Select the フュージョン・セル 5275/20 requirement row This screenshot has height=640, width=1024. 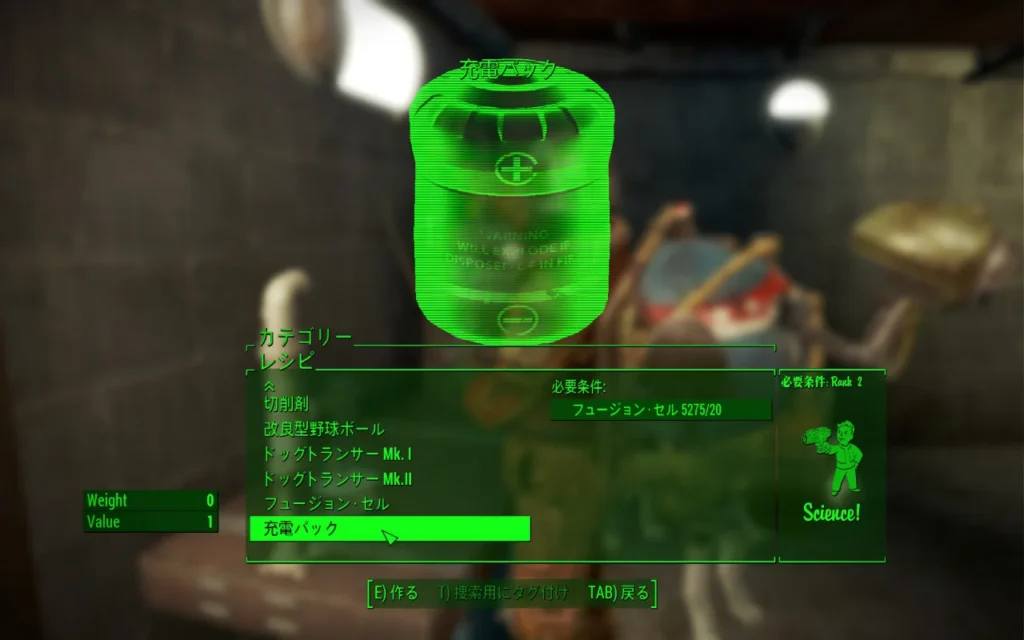[x=661, y=410]
